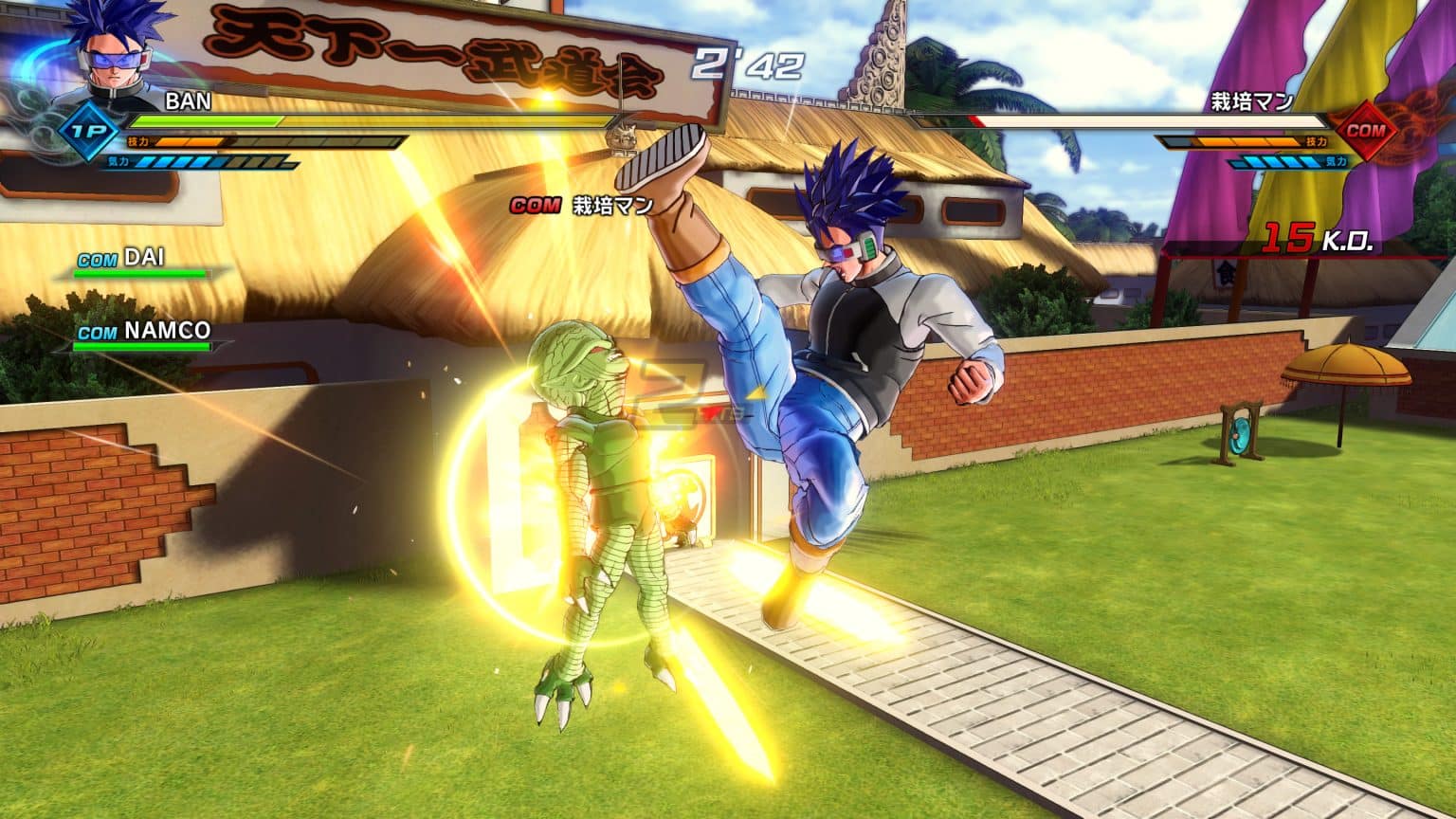1456x819 pixels.
Task: Select the floating COM 栽培マン target label
Action: pyautogui.click(x=580, y=205)
